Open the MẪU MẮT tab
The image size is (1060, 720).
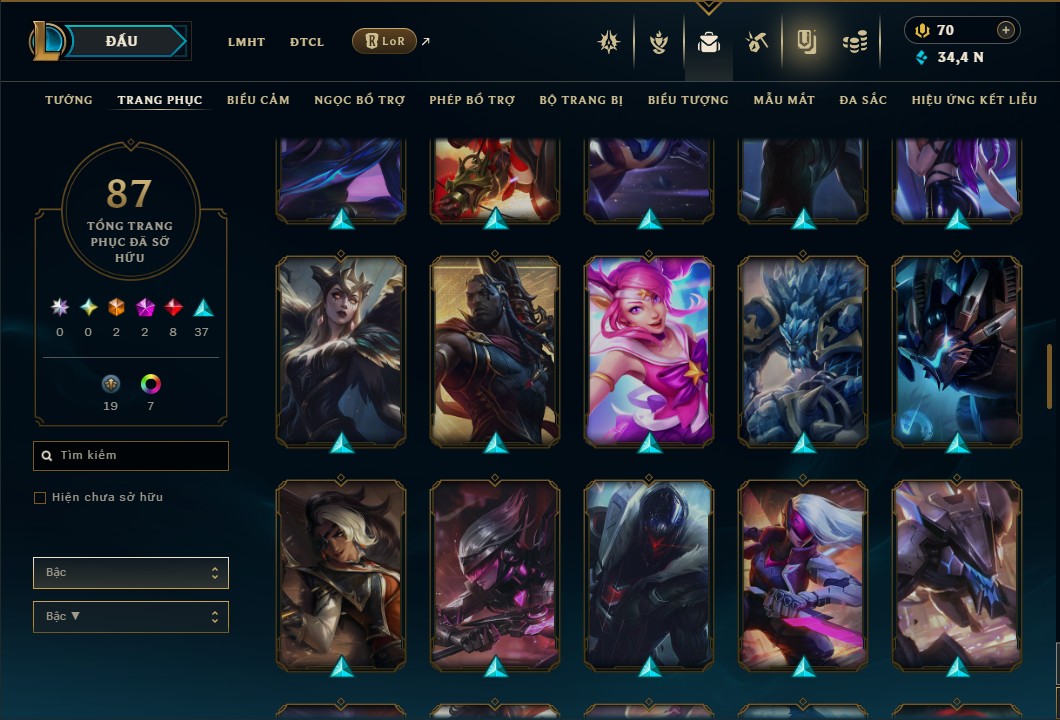pos(784,100)
